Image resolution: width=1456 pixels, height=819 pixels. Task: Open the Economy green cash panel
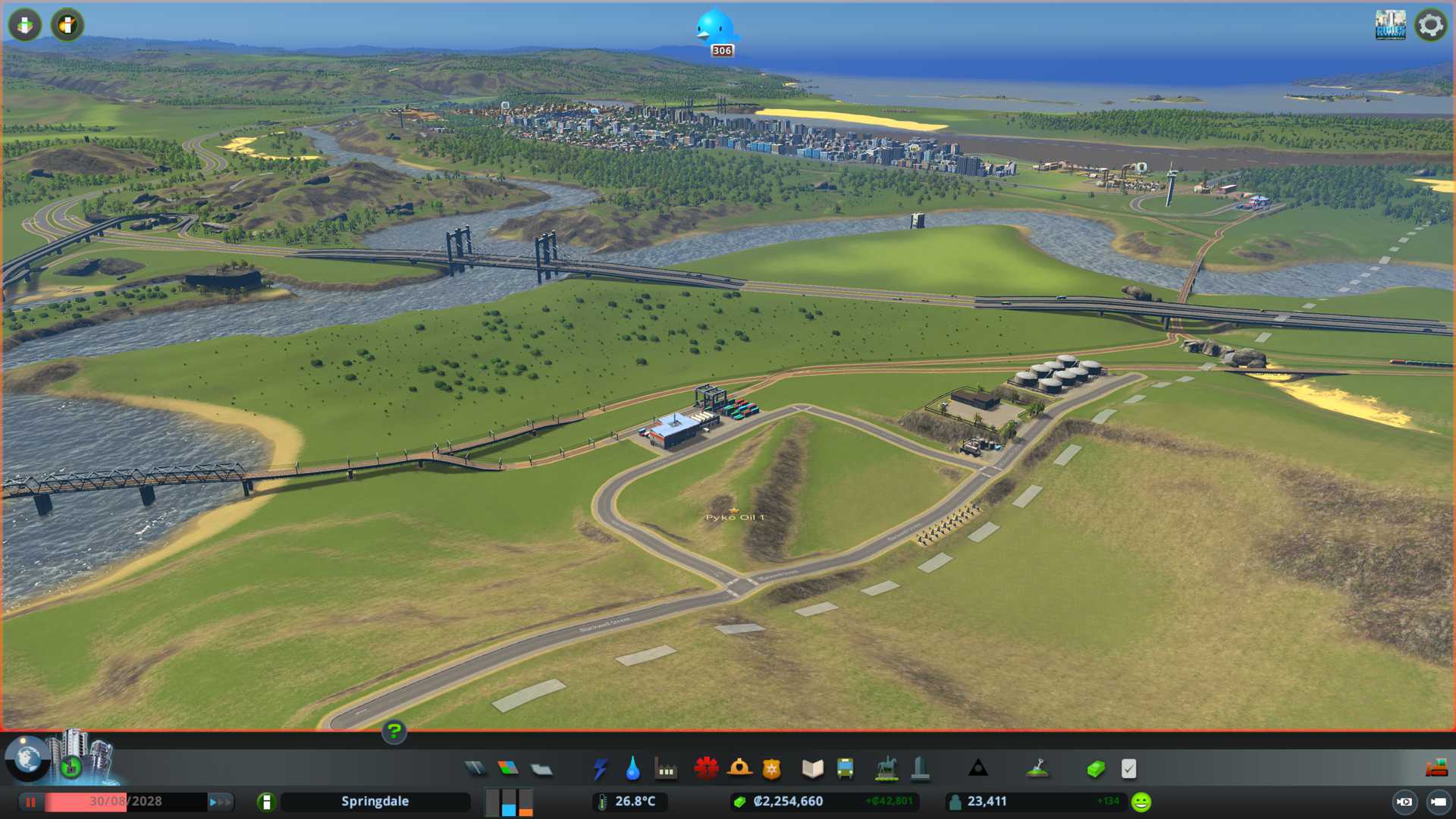(1096, 769)
